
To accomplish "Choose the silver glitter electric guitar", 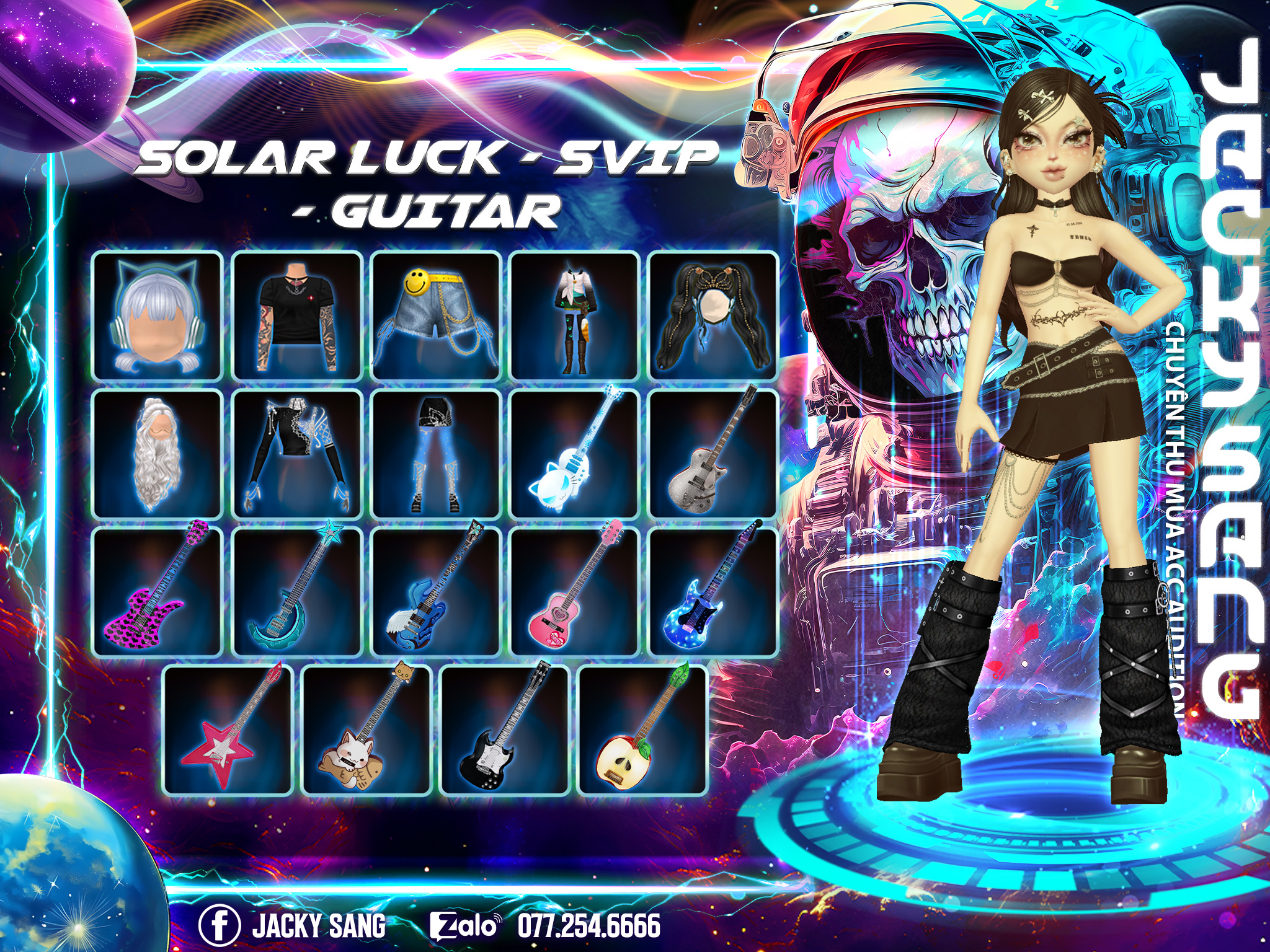I will pyautogui.click(x=713, y=454).
